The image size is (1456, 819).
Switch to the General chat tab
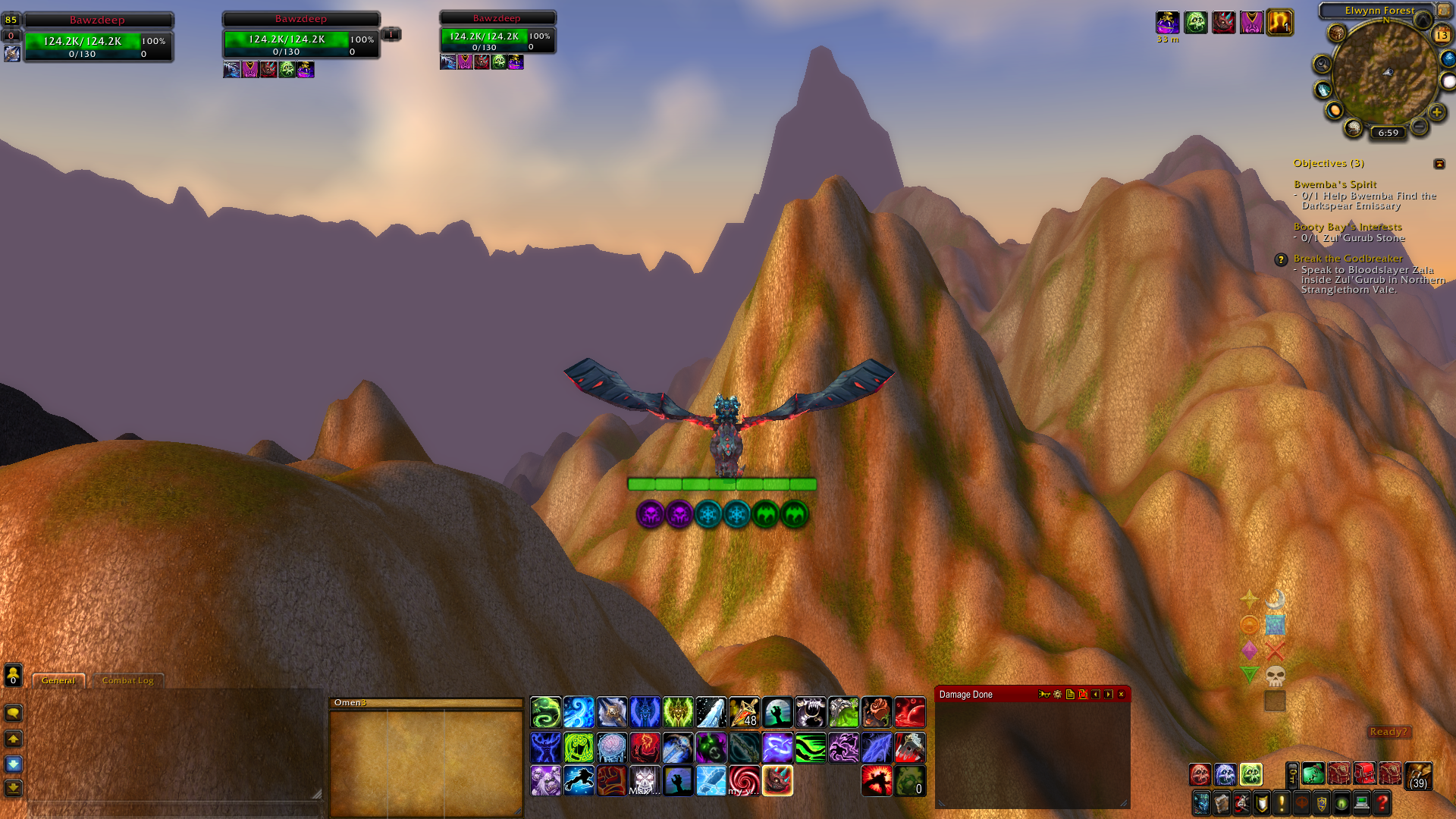[58, 680]
